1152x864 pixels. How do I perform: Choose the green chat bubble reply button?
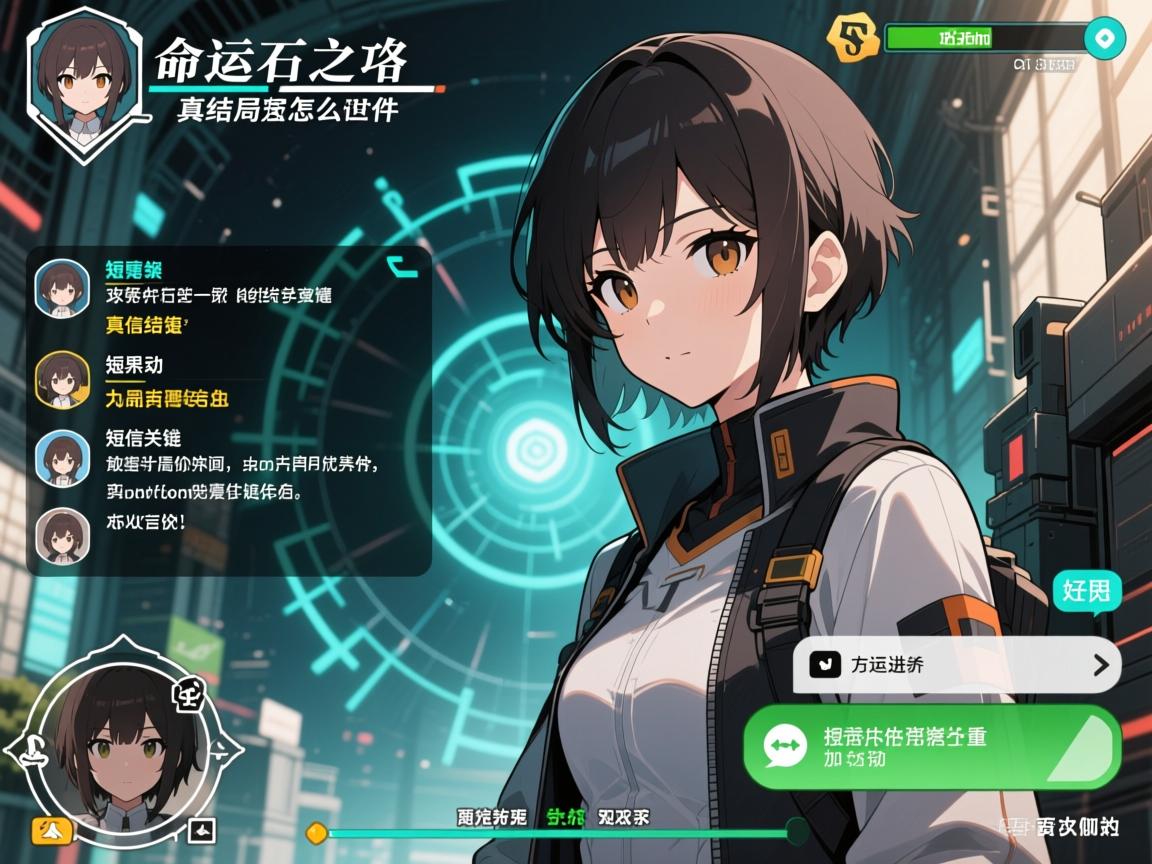[x=931, y=748]
